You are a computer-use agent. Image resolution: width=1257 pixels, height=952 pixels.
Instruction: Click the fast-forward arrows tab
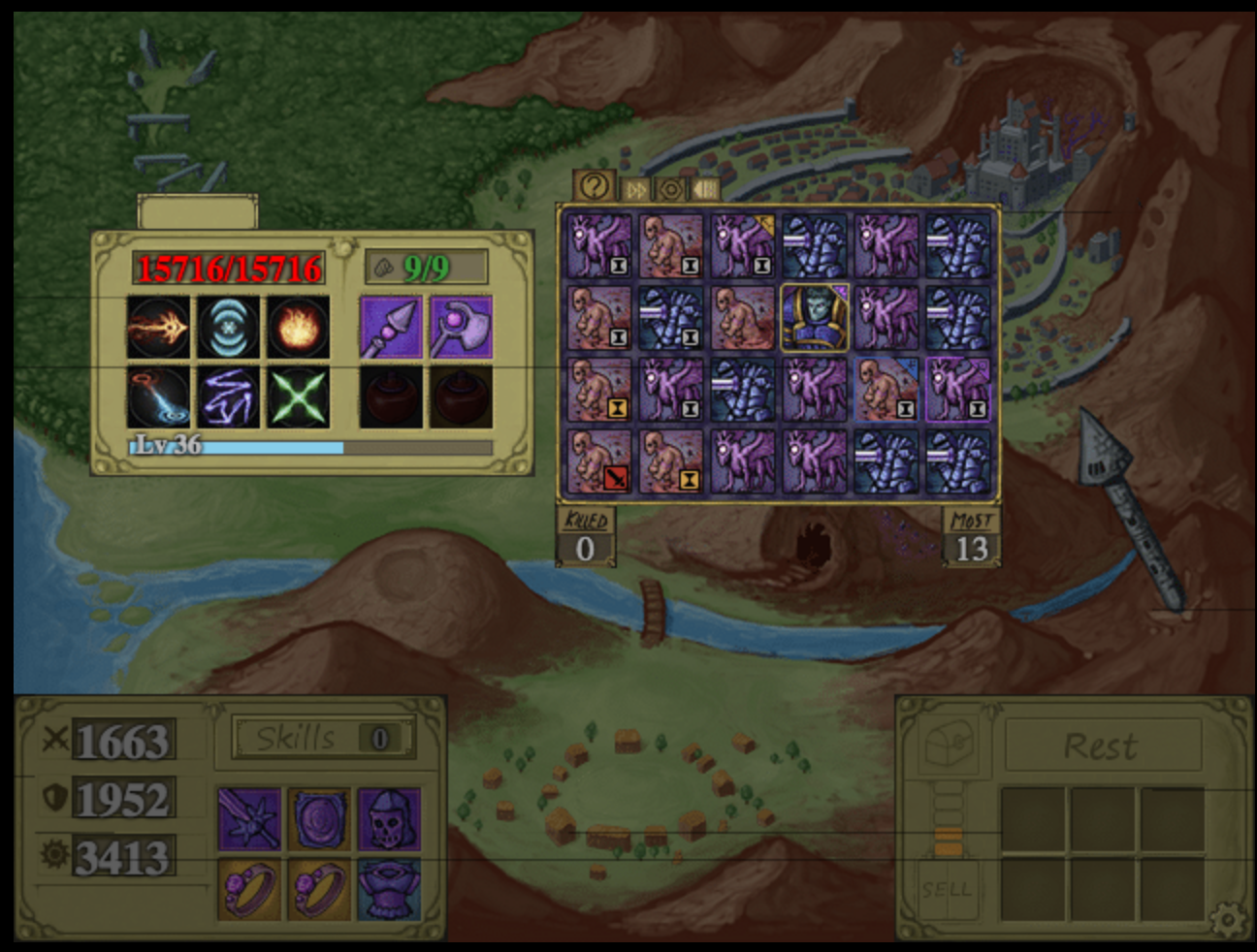[x=635, y=189]
